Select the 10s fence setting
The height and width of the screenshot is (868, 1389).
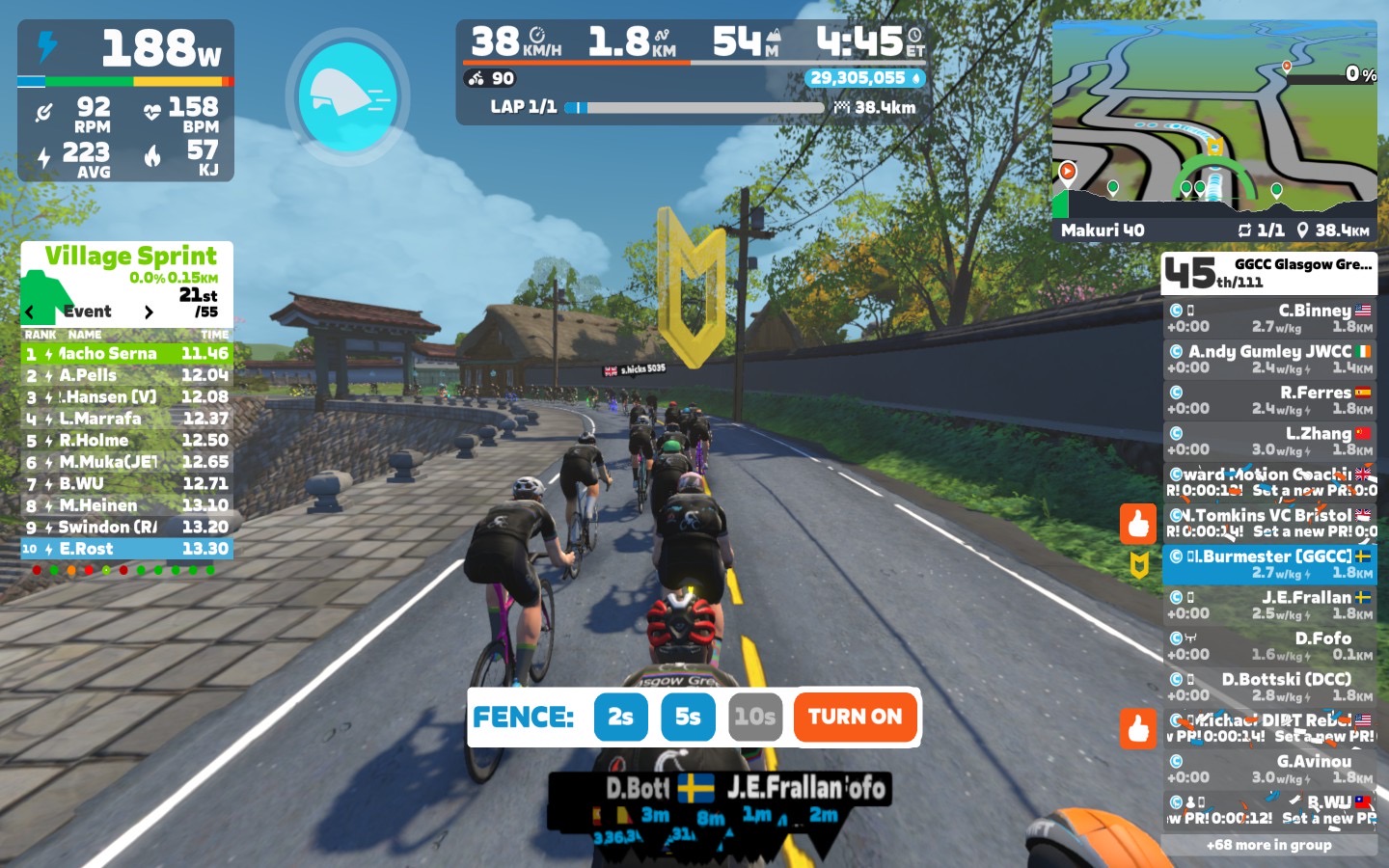pyautogui.click(x=754, y=717)
